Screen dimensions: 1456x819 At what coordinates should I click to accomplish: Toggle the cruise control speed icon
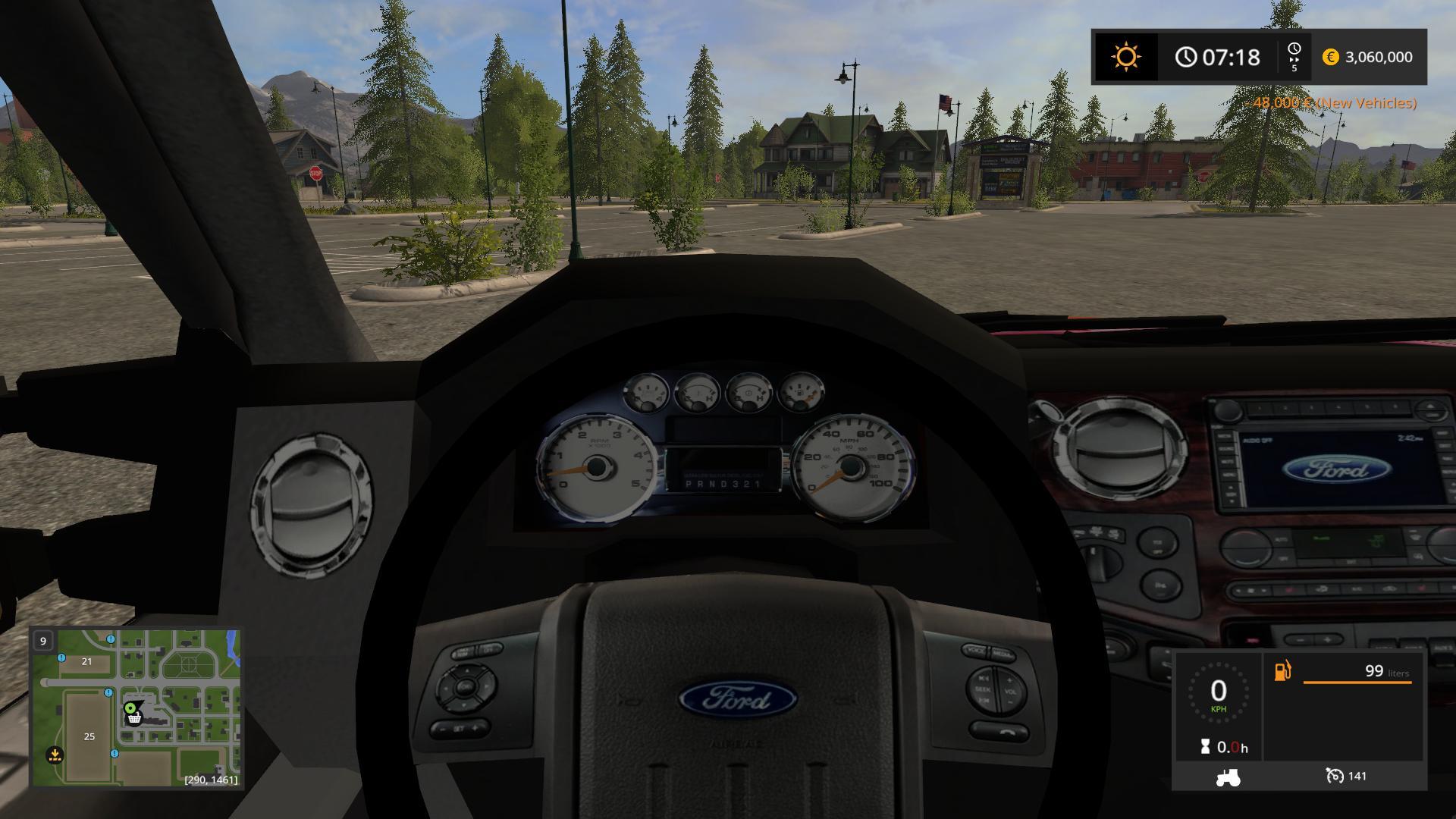tap(1334, 776)
